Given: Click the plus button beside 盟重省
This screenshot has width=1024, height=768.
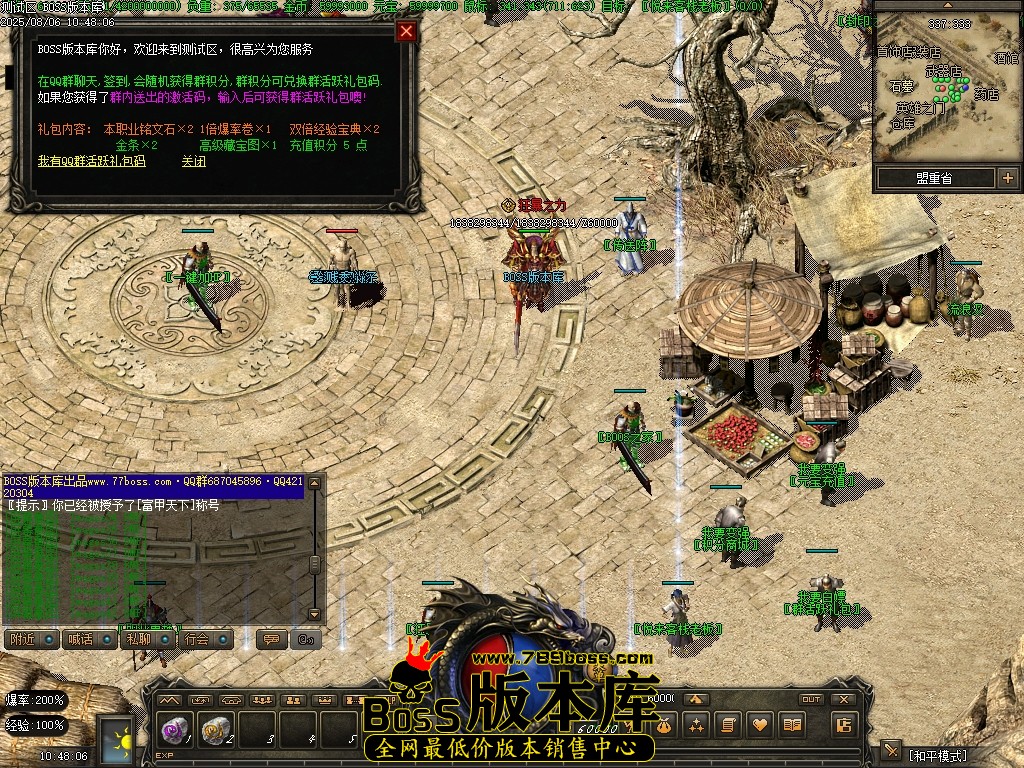Looking at the screenshot, I should point(1007,178).
